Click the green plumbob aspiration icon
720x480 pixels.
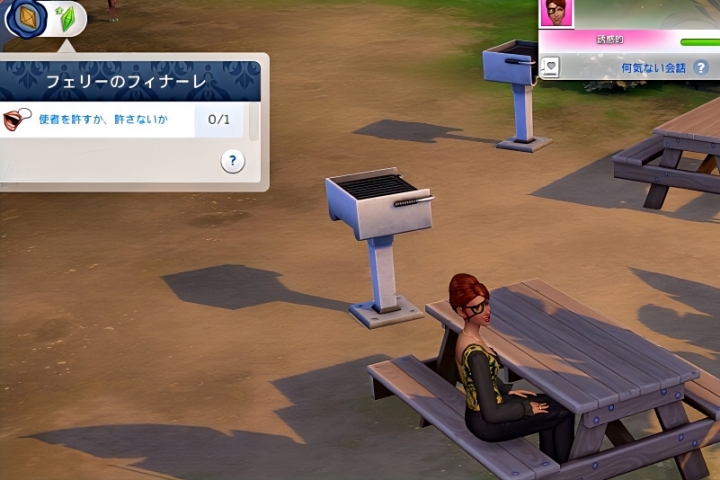(x=67, y=19)
